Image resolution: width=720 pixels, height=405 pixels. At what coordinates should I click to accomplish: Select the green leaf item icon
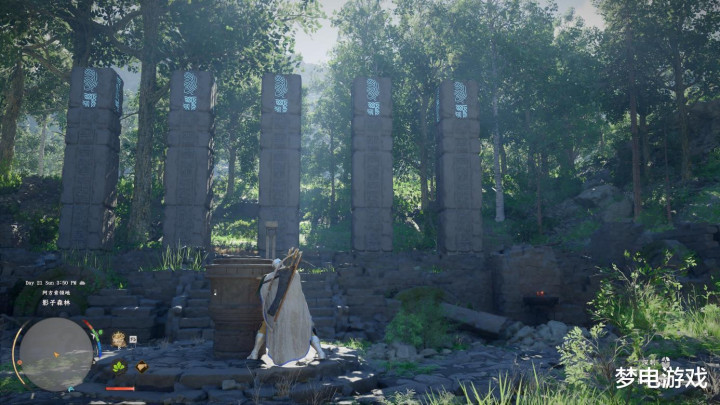119,367
